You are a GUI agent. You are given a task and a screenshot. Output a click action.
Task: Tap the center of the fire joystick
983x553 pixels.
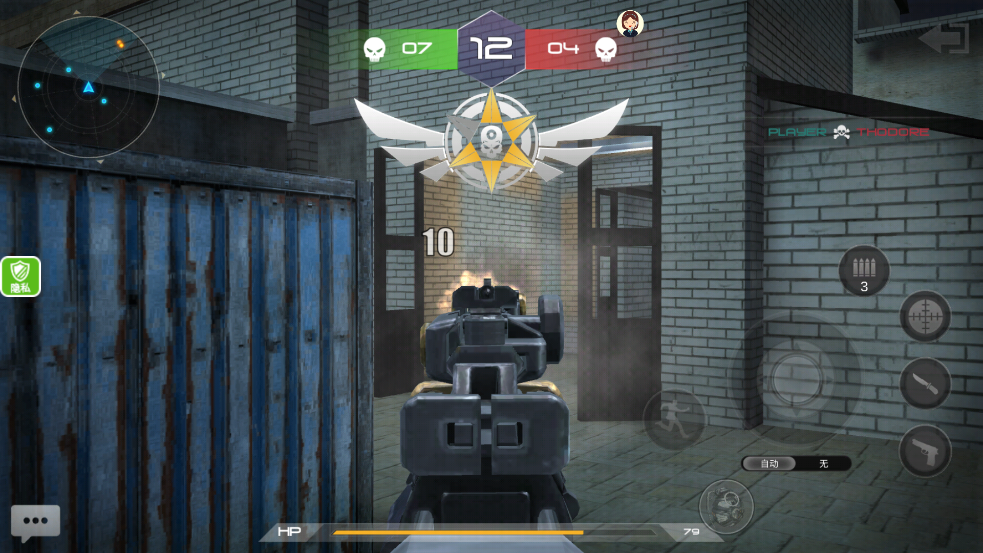pyautogui.click(x=796, y=379)
